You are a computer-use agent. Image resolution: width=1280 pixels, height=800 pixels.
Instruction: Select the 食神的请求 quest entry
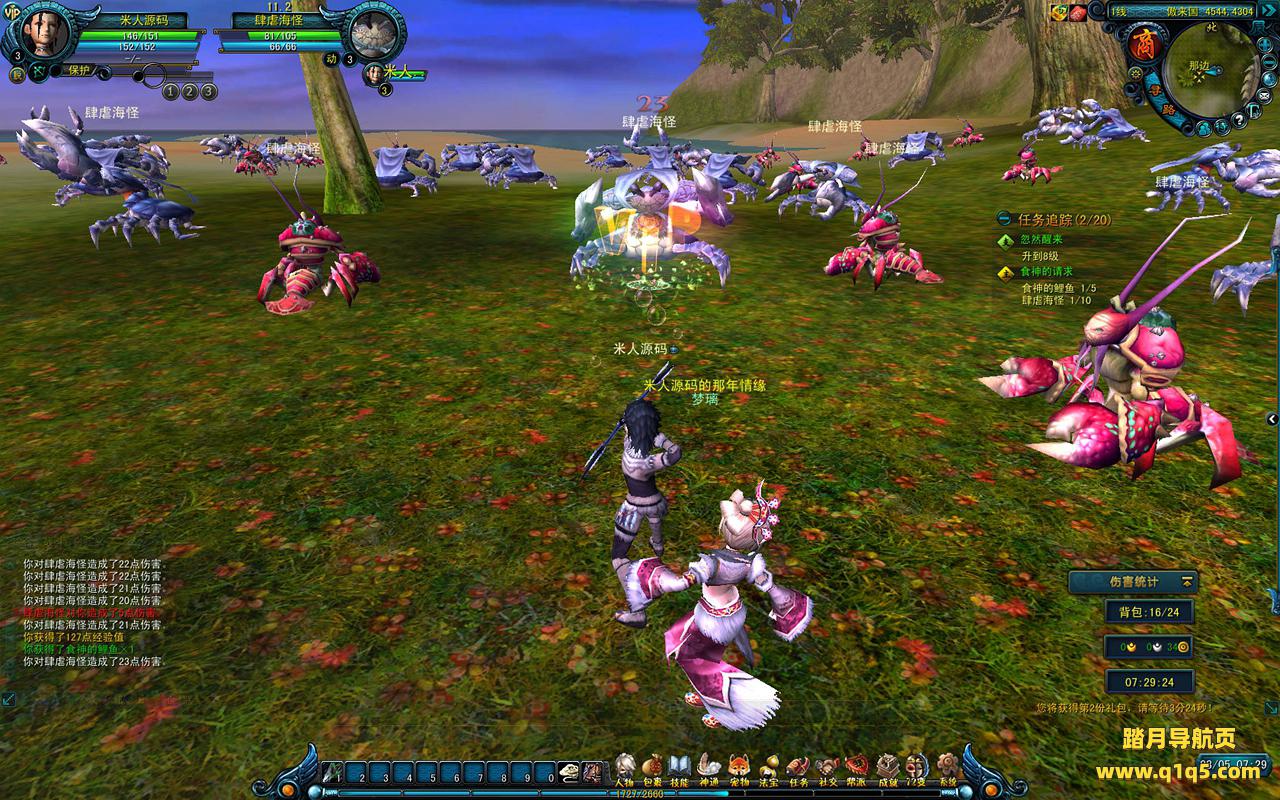[x=1046, y=271]
